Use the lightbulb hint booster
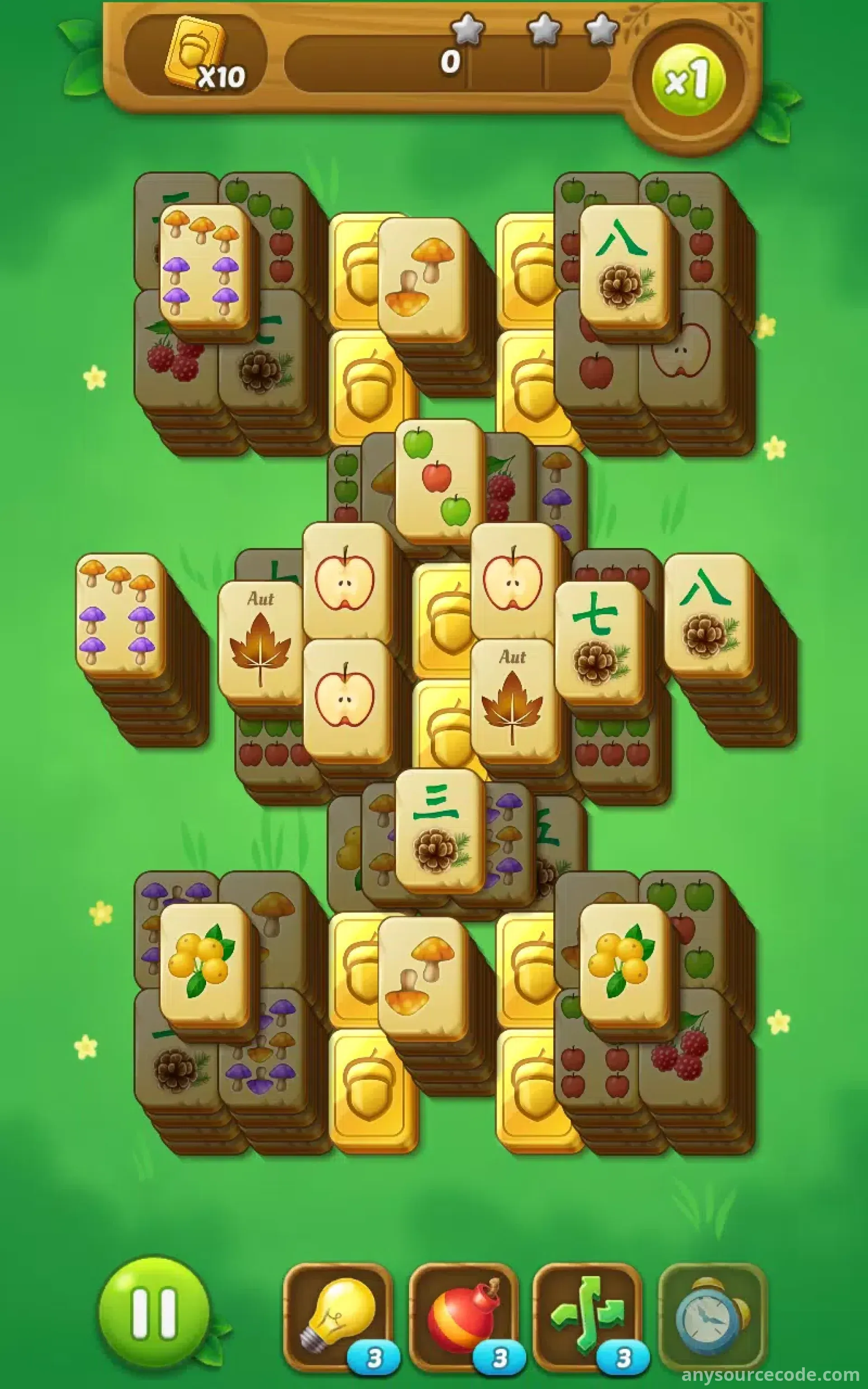This screenshot has width=868, height=1389. tap(338, 1316)
